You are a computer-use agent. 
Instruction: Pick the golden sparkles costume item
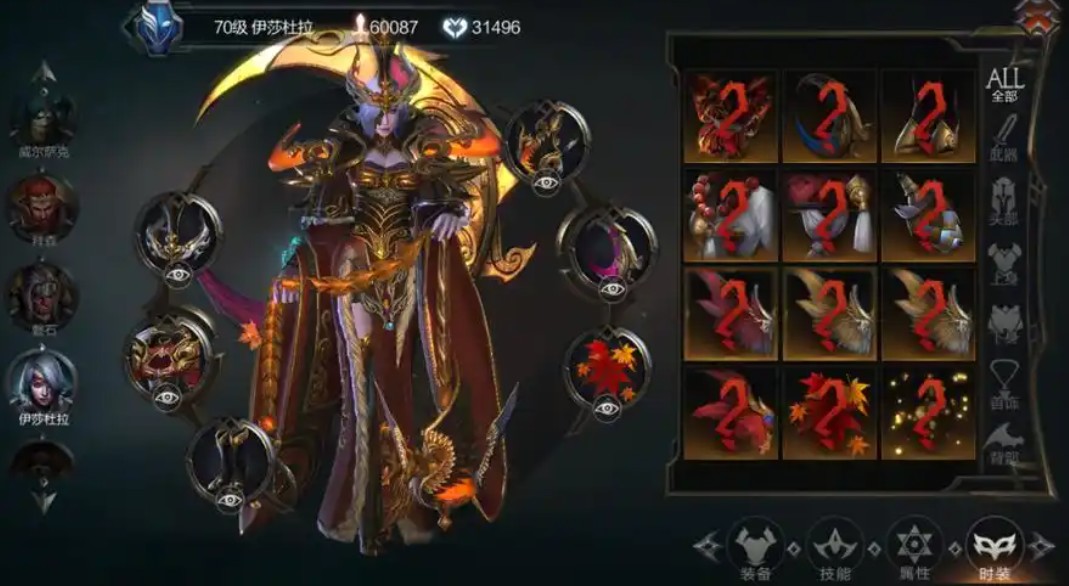tap(928, 413)
